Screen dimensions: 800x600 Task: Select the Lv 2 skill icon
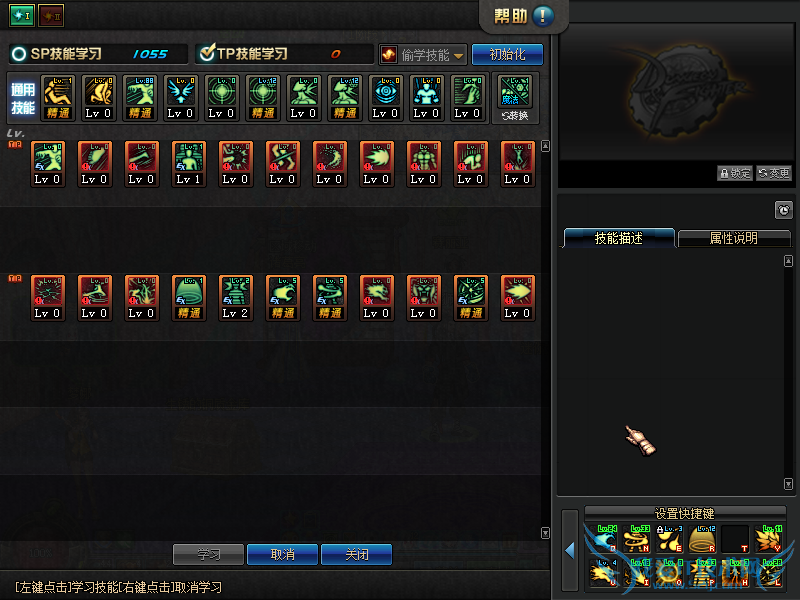(x=236, y=298)
